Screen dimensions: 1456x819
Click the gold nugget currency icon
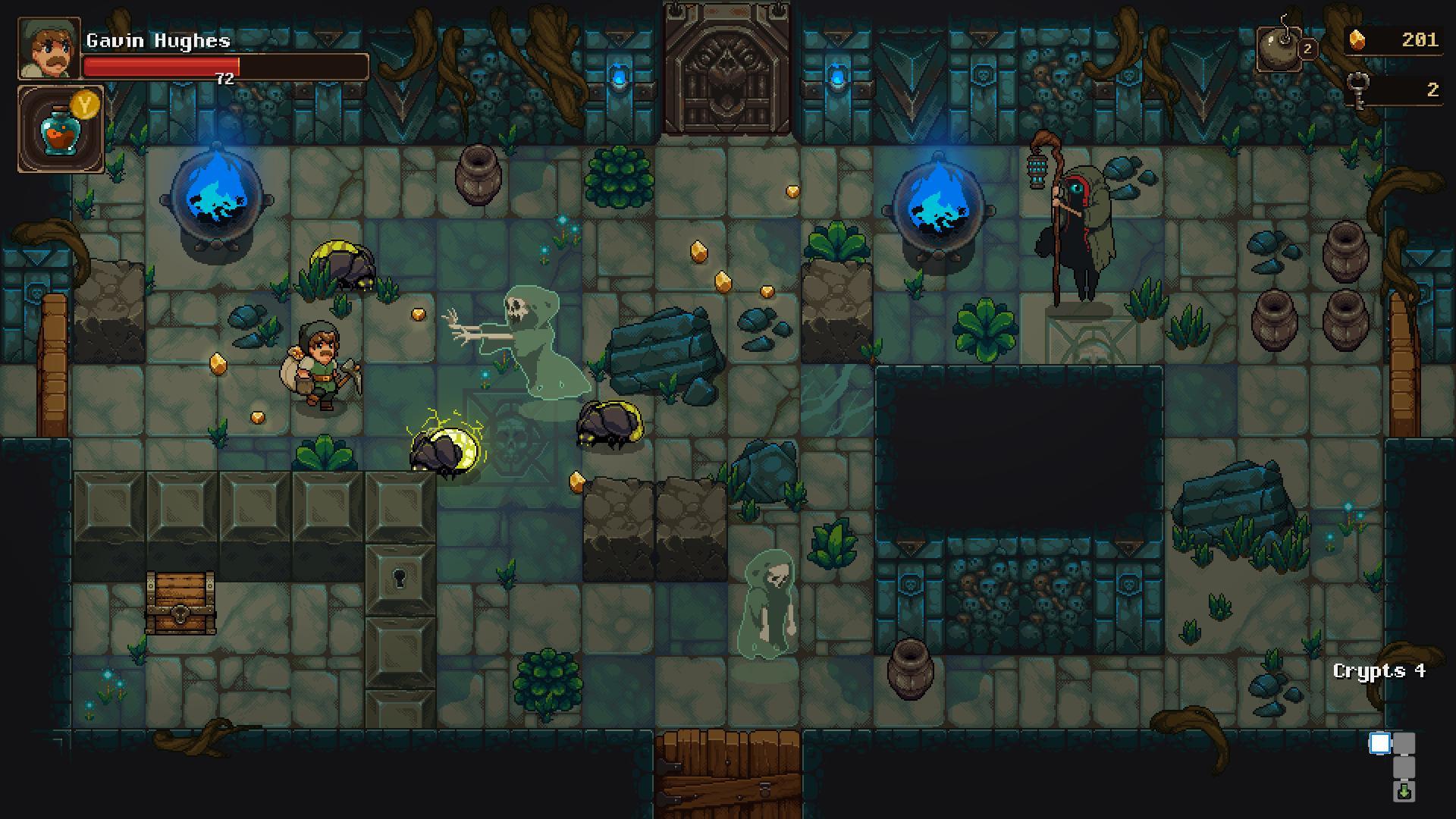1357,39
